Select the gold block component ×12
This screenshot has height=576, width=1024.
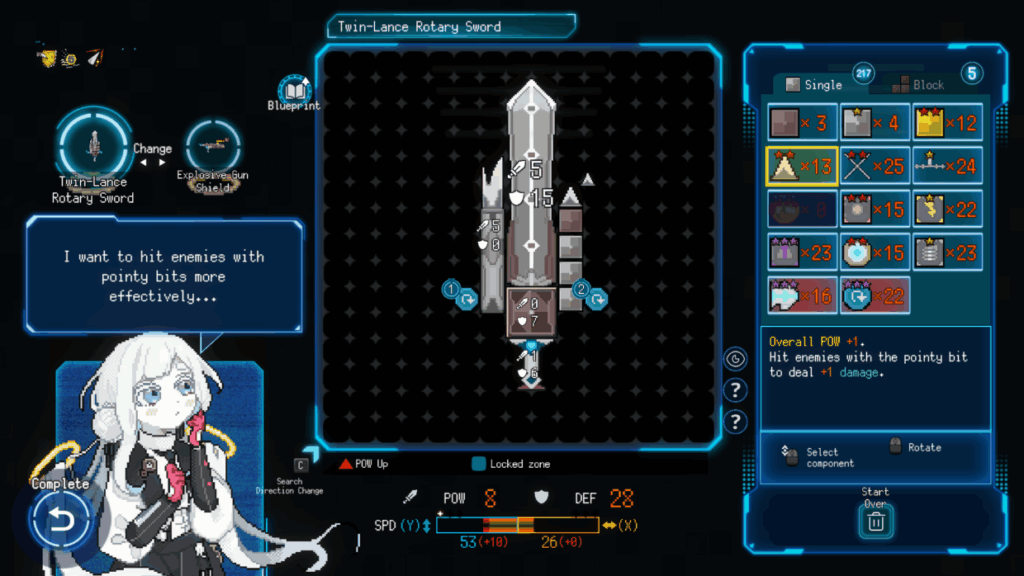[x=947, y=122]
